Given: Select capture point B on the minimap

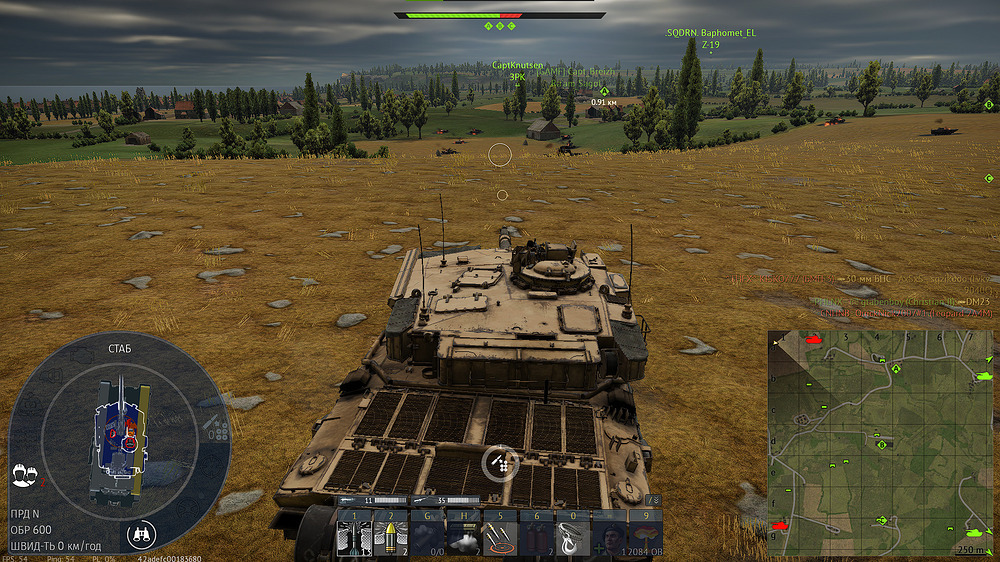Looking at the screenshot, I should [882, 443].
